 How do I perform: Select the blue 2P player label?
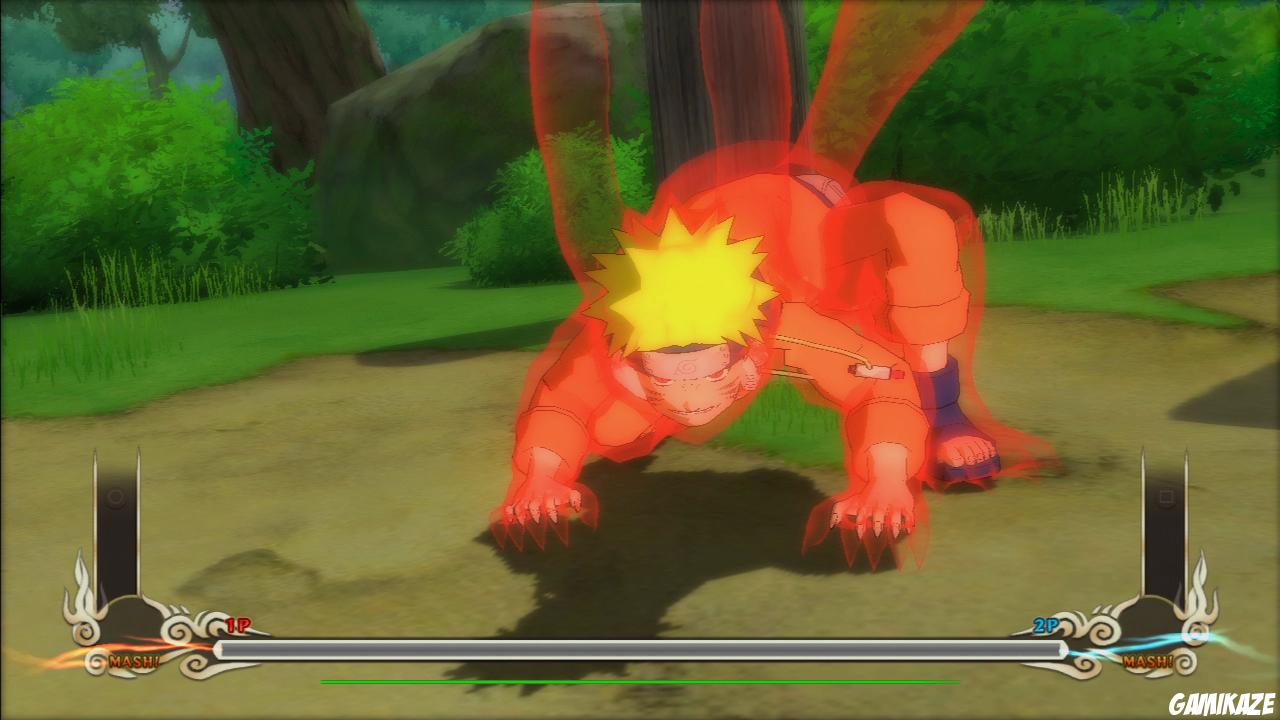point(1046,624)
